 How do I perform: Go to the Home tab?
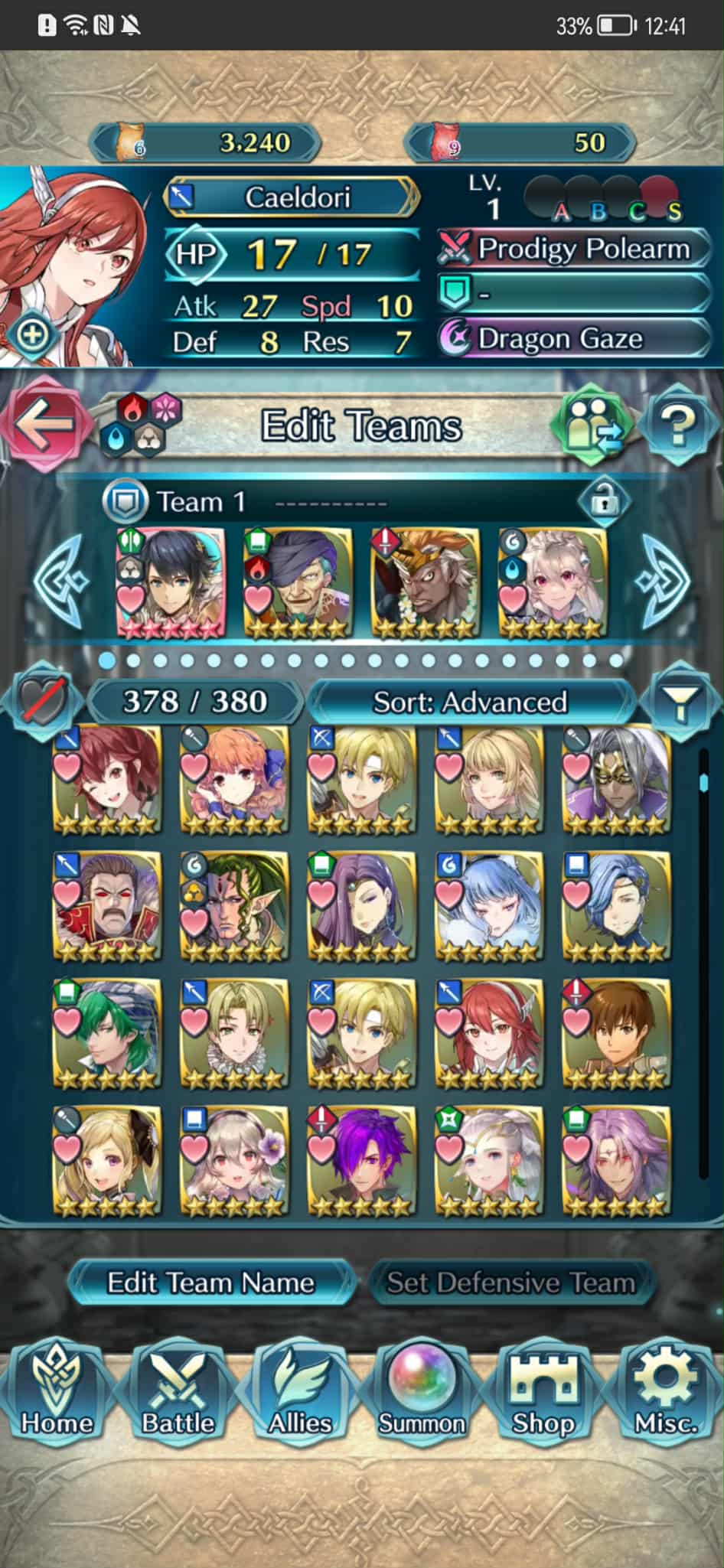pyautogui.click(x=57, y=1394)
